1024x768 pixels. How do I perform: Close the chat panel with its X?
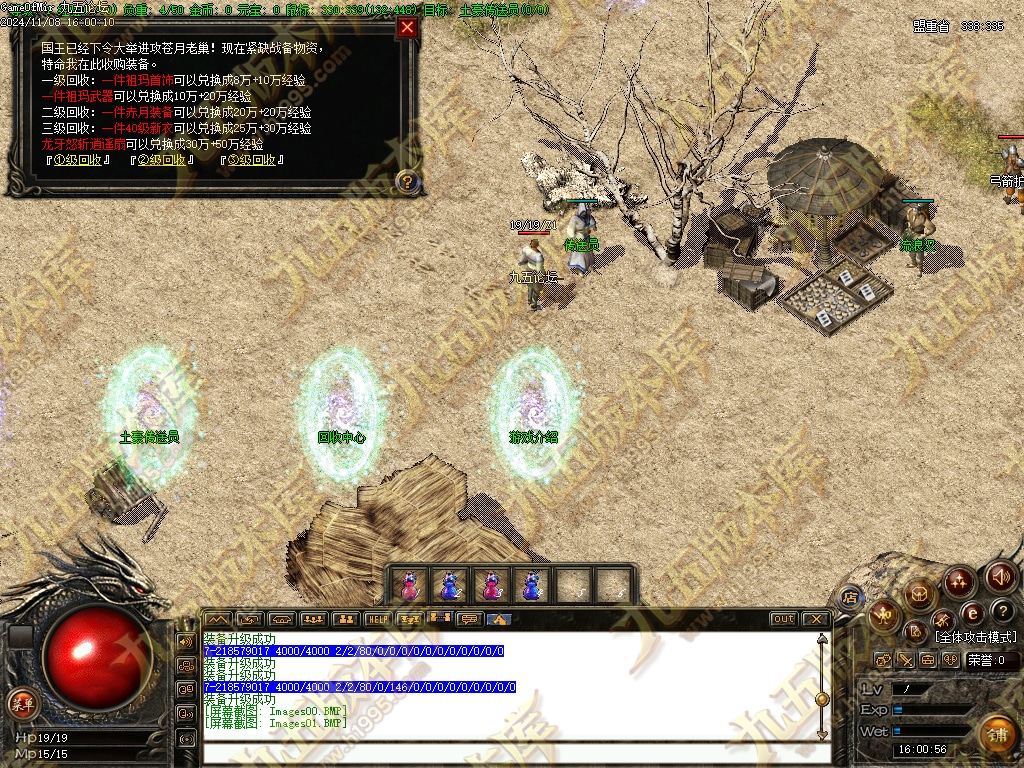click(815, 619)
